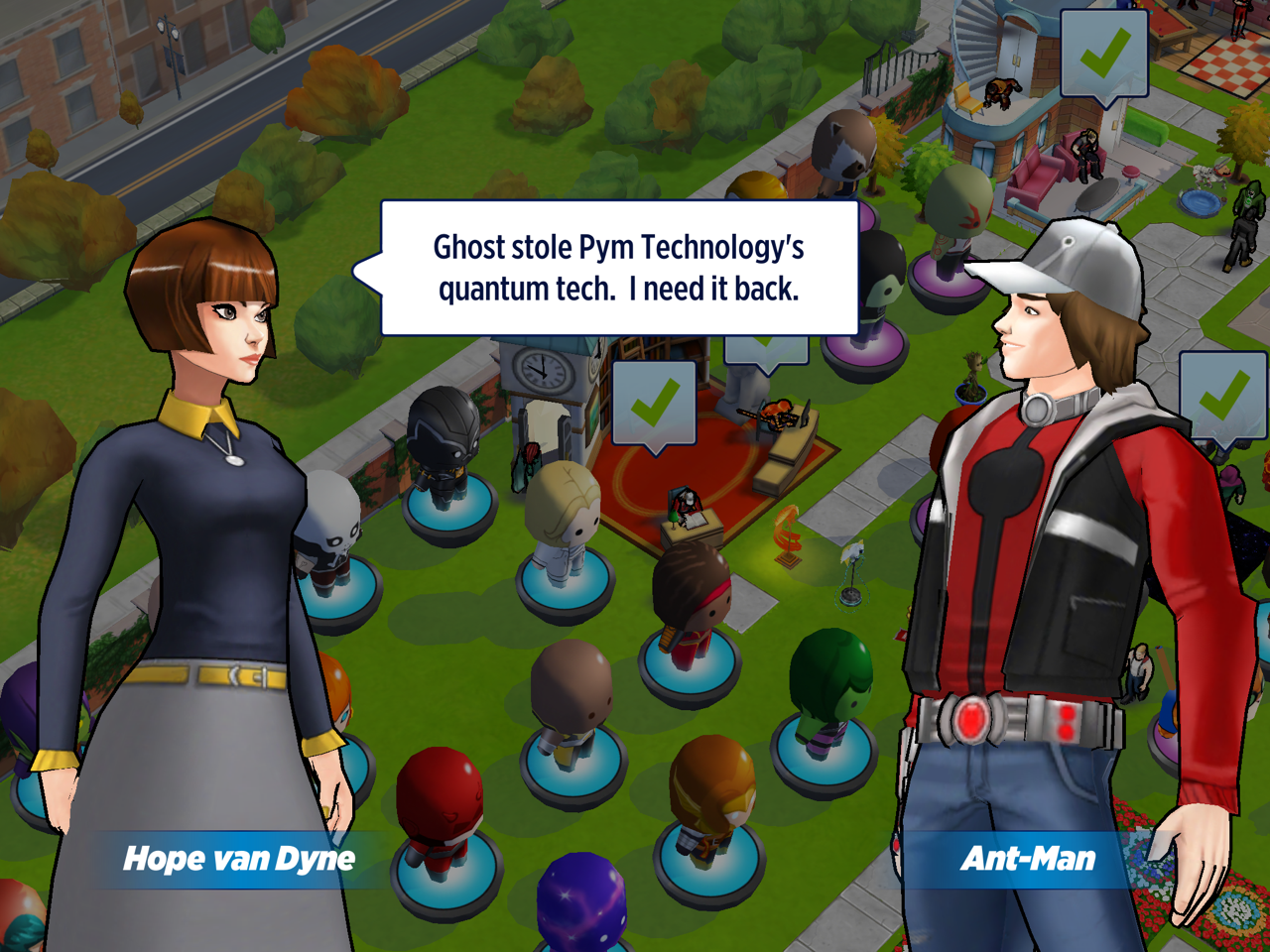1270x952 pixels.
Task: Collect the checkmark bubble above the spiral-stair building
Action: (1103, 54)
